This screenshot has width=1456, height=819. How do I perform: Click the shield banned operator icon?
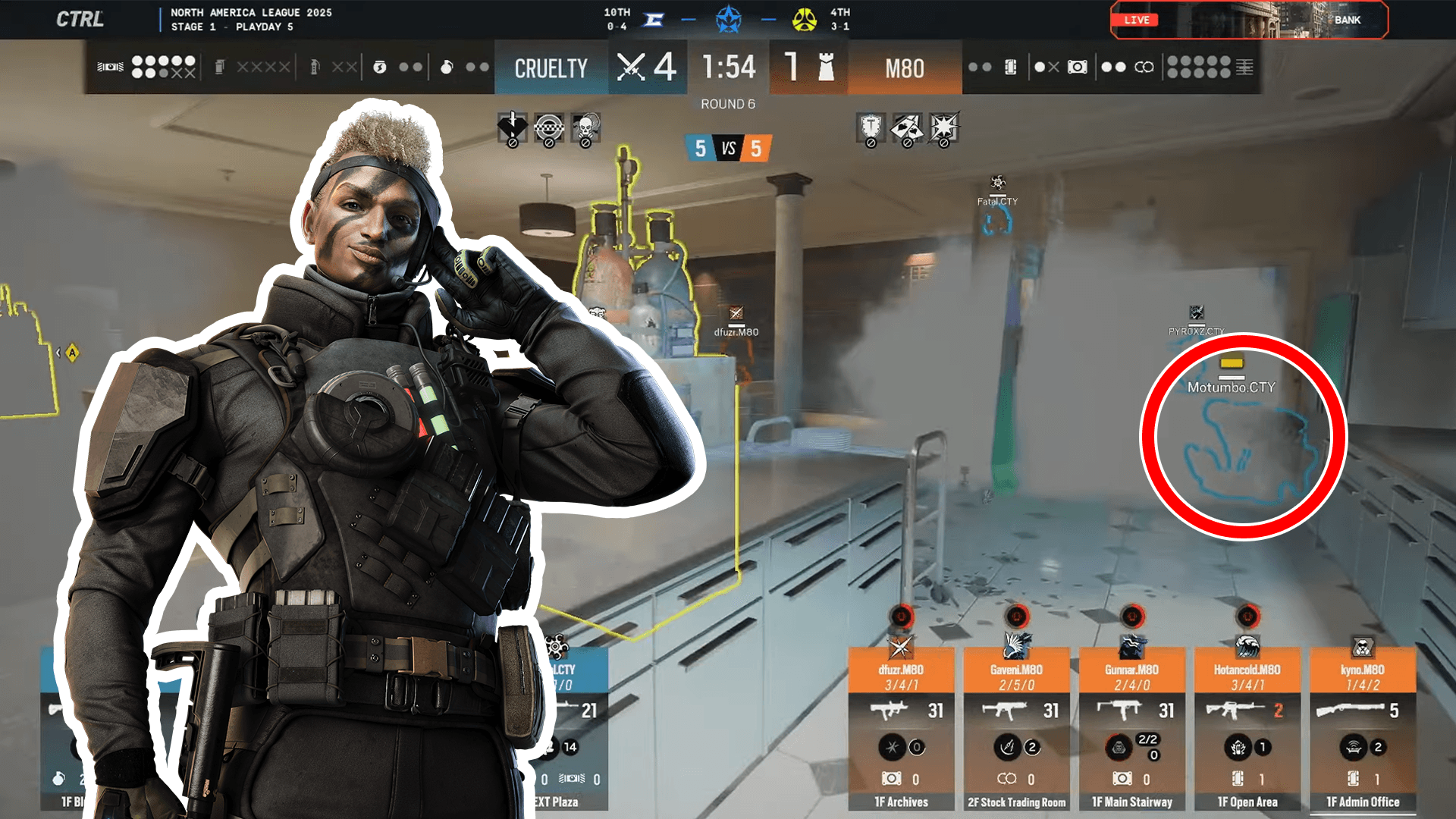click(x=871, y=127)
